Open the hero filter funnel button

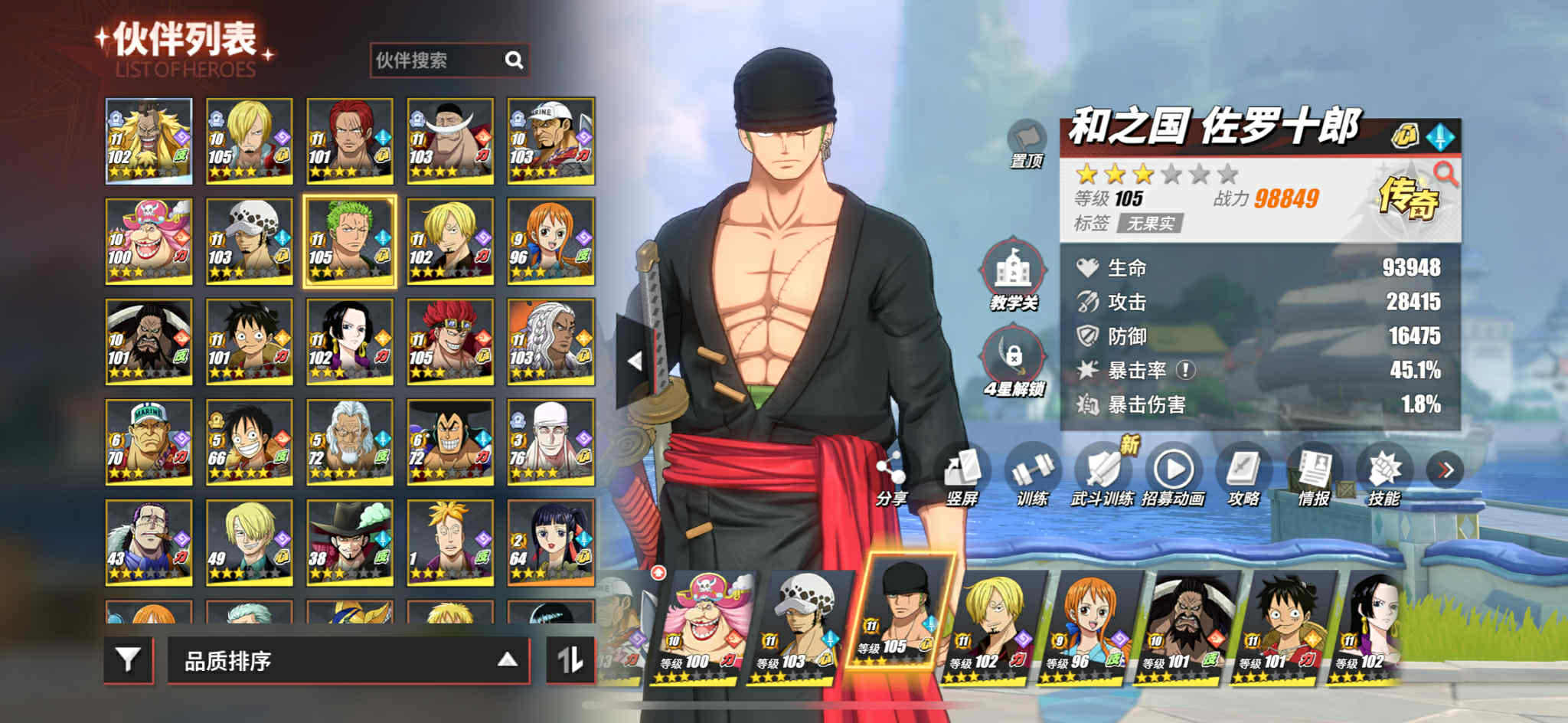tap(128, 659)
